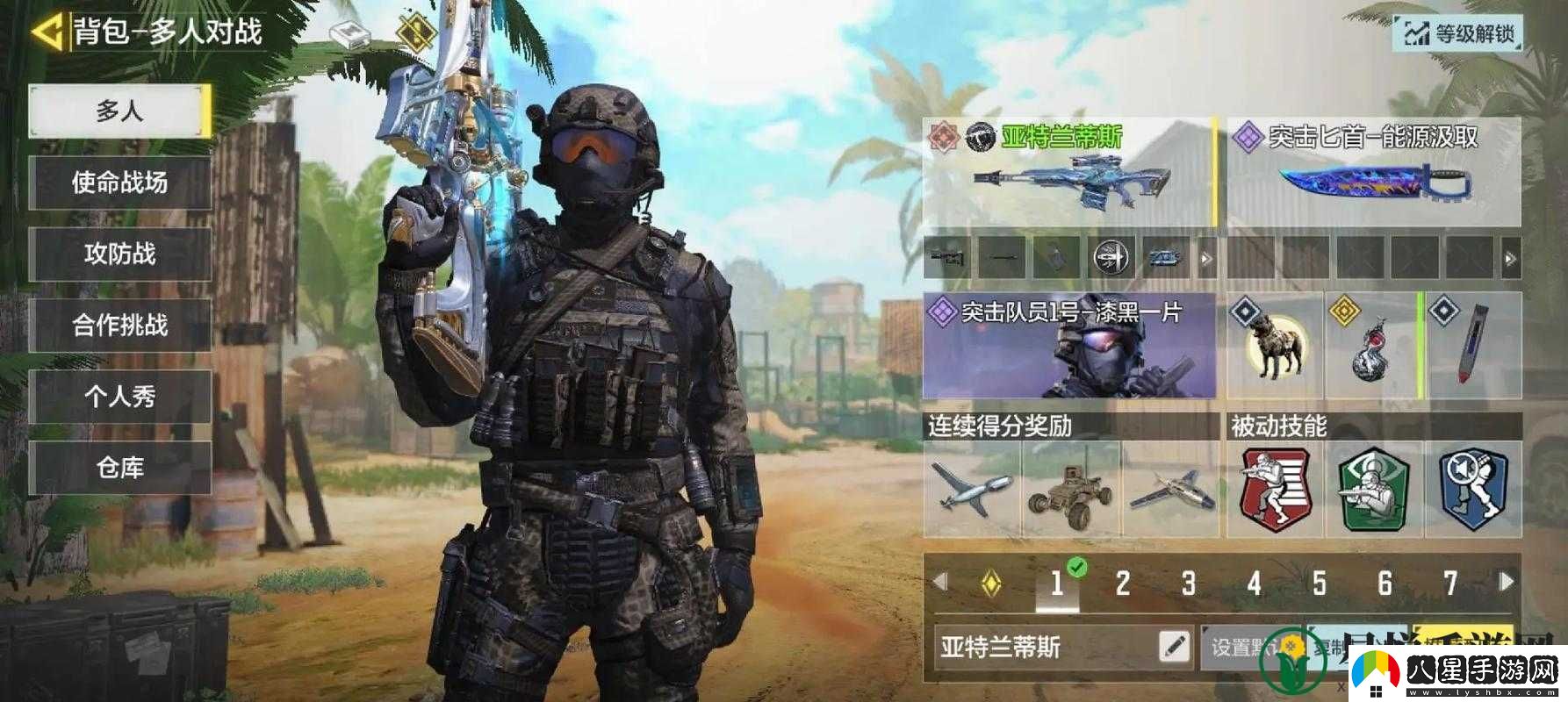Switch to the 多人 tab
This screenshot has height=702, width=1568.
(x=119, y=111)
